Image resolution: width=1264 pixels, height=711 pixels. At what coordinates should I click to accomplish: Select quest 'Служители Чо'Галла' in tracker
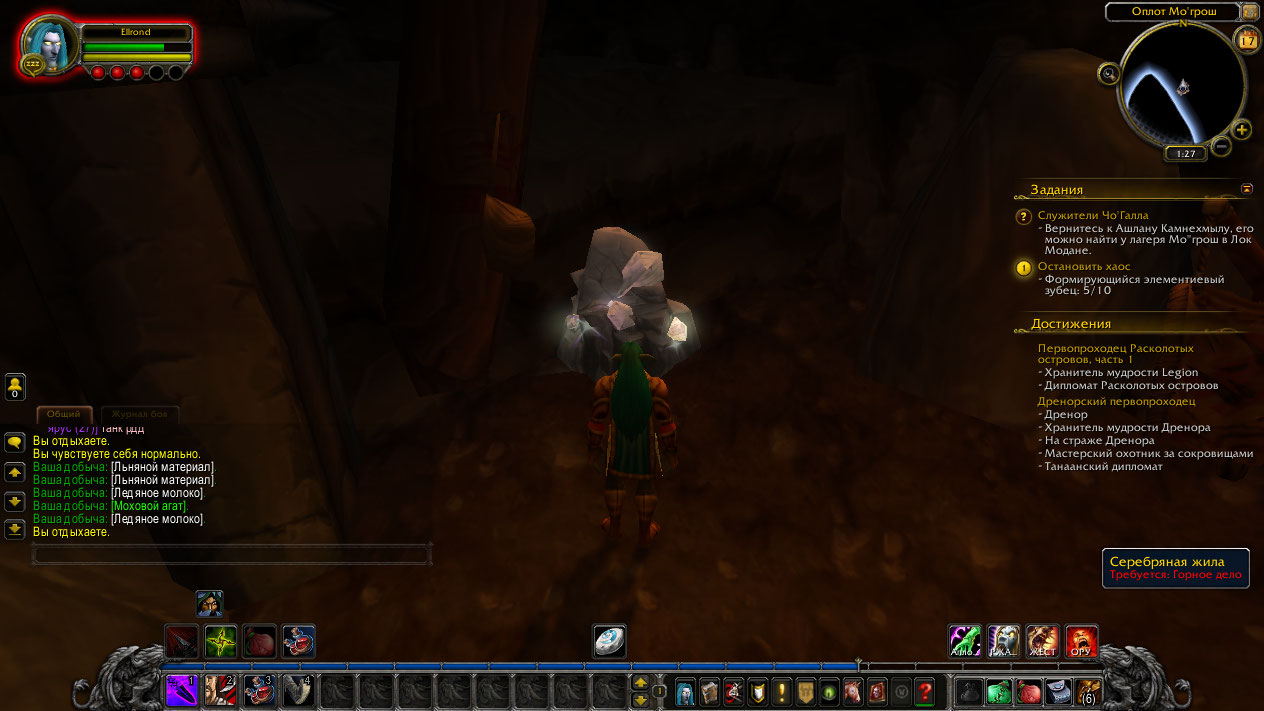tap(1093, 215)
